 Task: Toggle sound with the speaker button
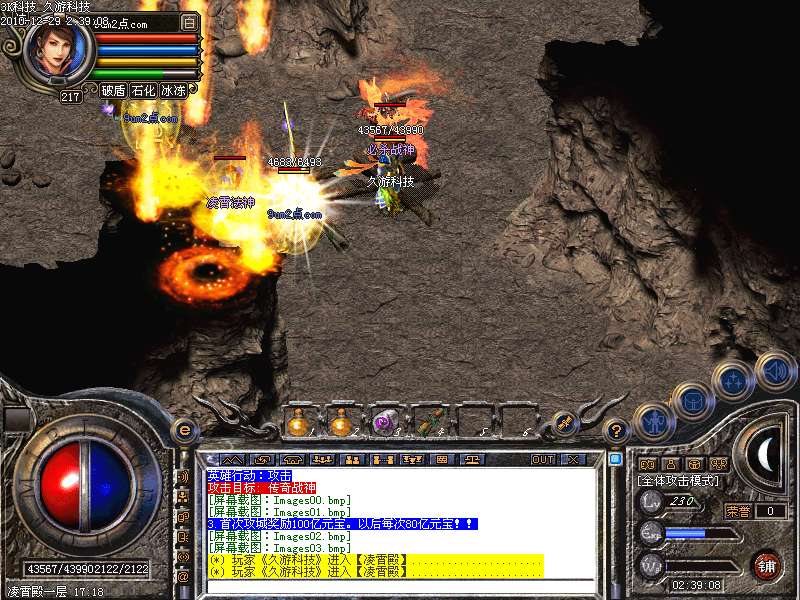[775, 369]
